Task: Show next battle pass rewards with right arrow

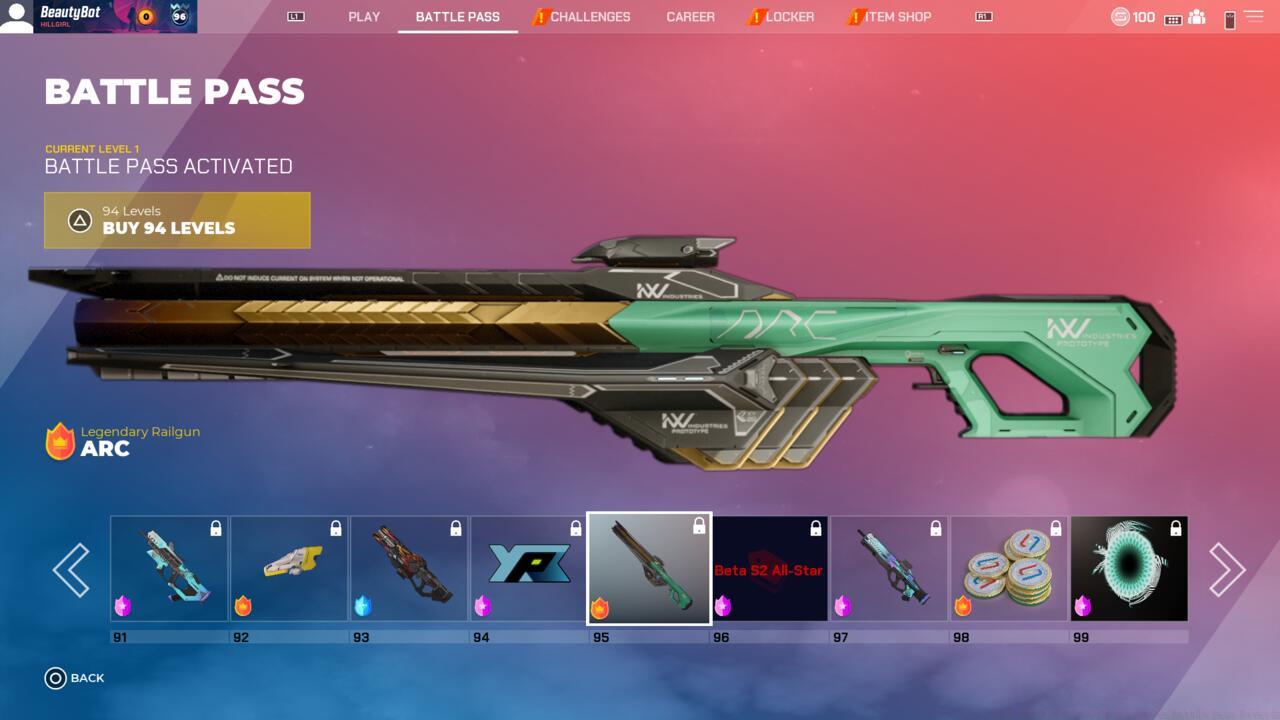Action: click(1226, 570)
